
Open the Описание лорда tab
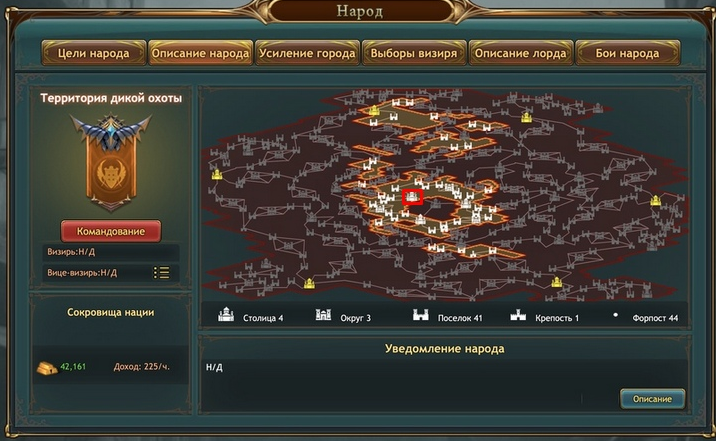click(521, 53)
